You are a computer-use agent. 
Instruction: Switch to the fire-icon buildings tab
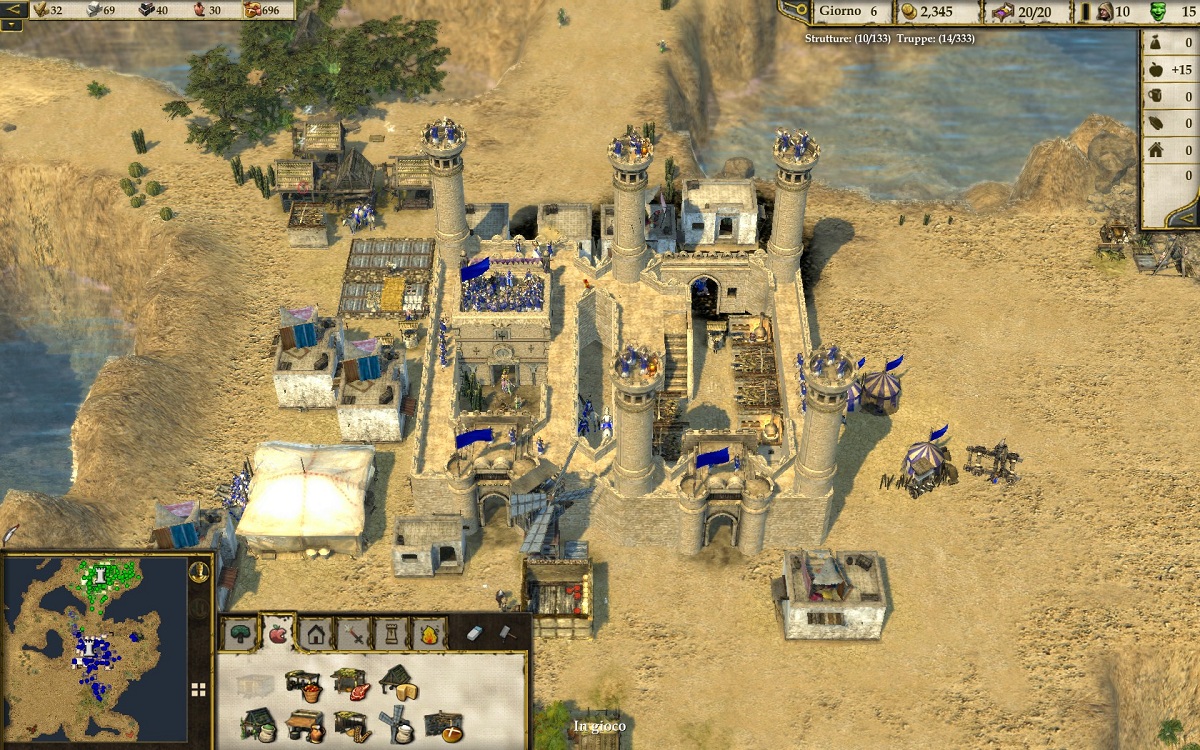pyautogui.click(x=429, y=633)
